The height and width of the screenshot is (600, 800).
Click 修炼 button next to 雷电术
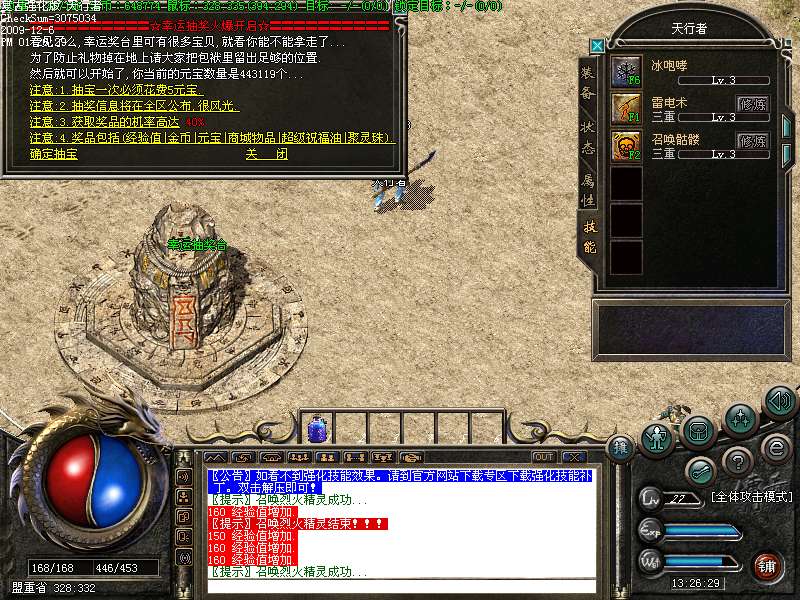752,103
